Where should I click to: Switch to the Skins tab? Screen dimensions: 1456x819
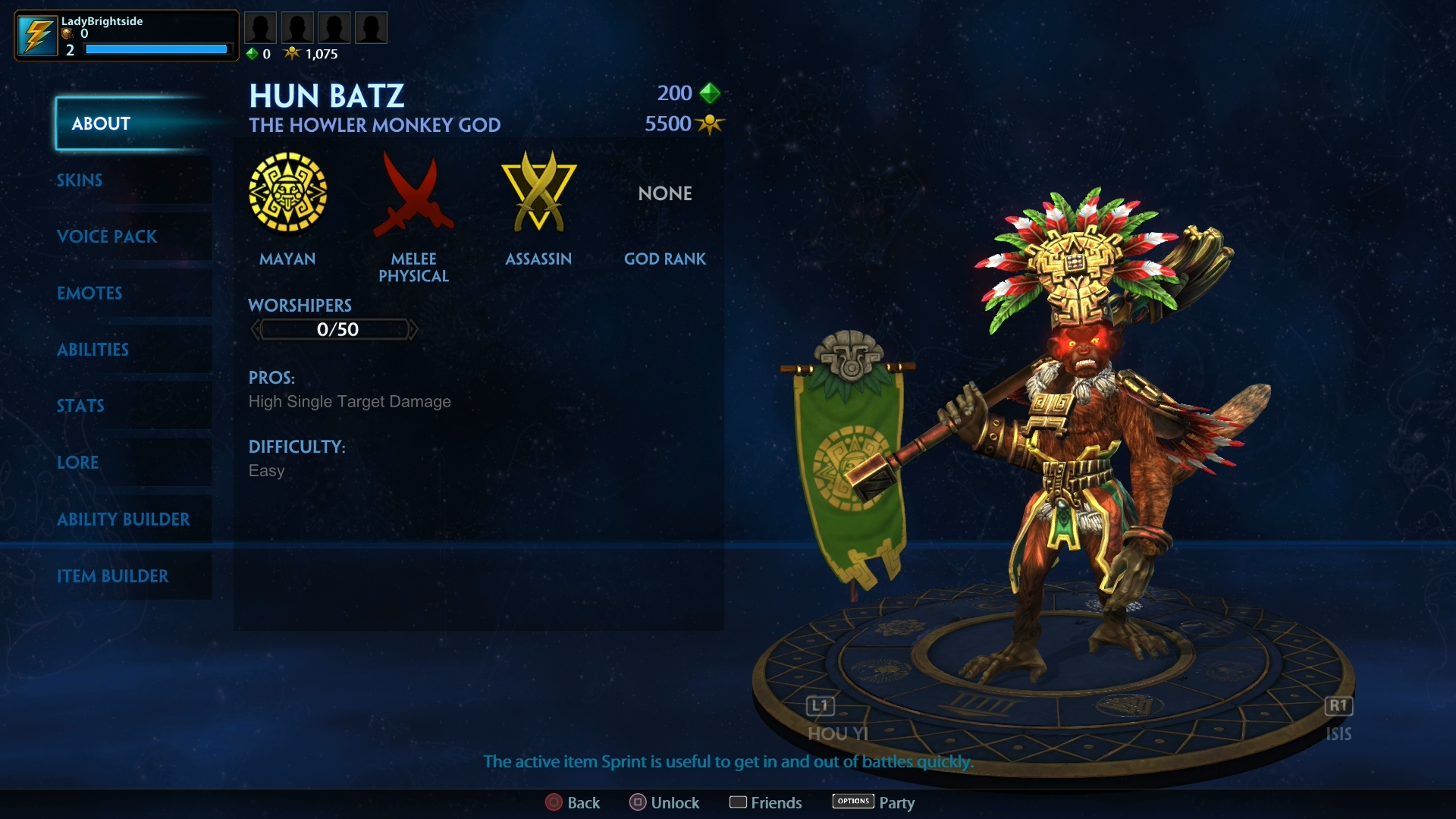click(80, 180)
